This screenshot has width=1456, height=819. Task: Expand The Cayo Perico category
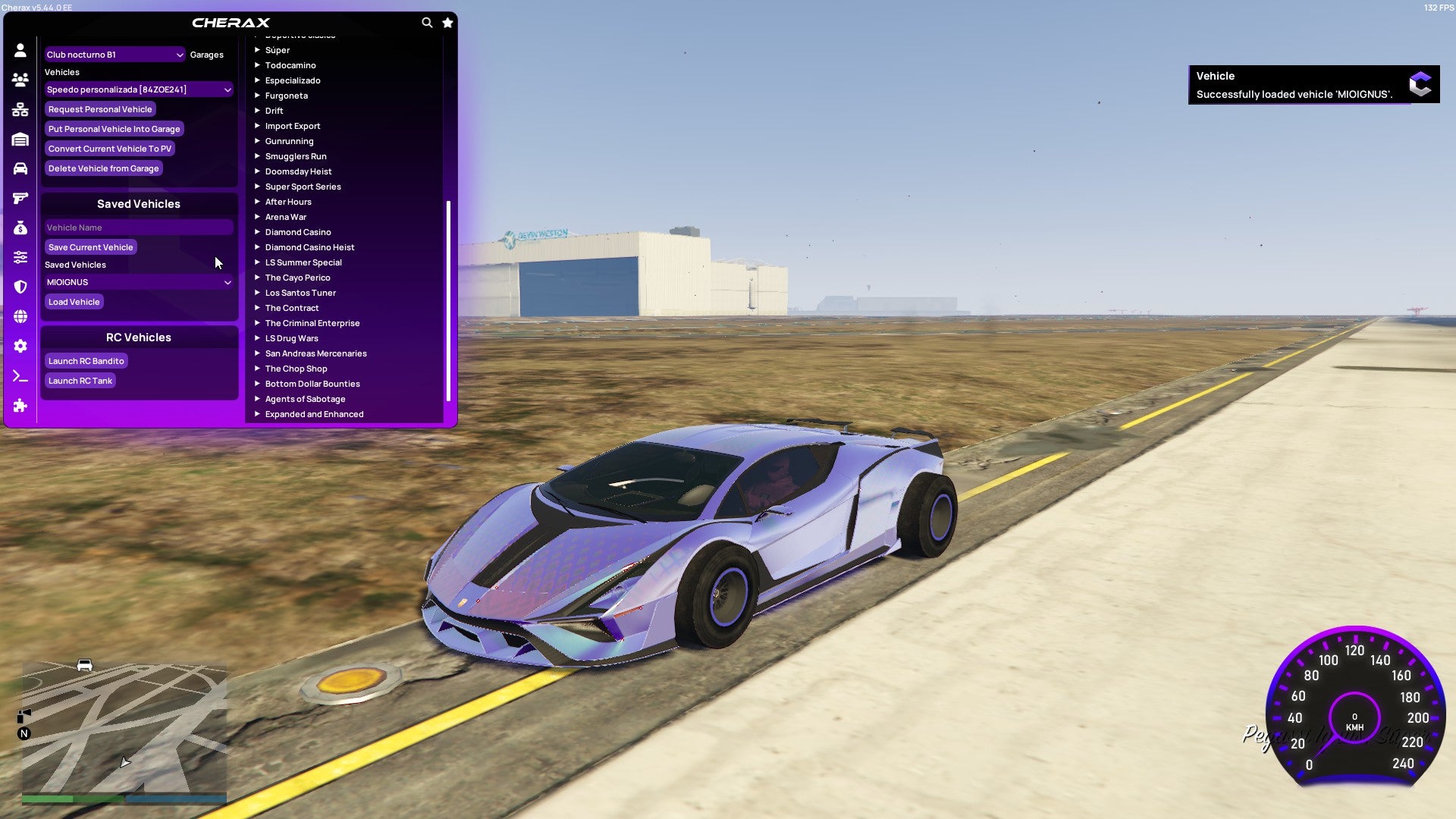297,277
